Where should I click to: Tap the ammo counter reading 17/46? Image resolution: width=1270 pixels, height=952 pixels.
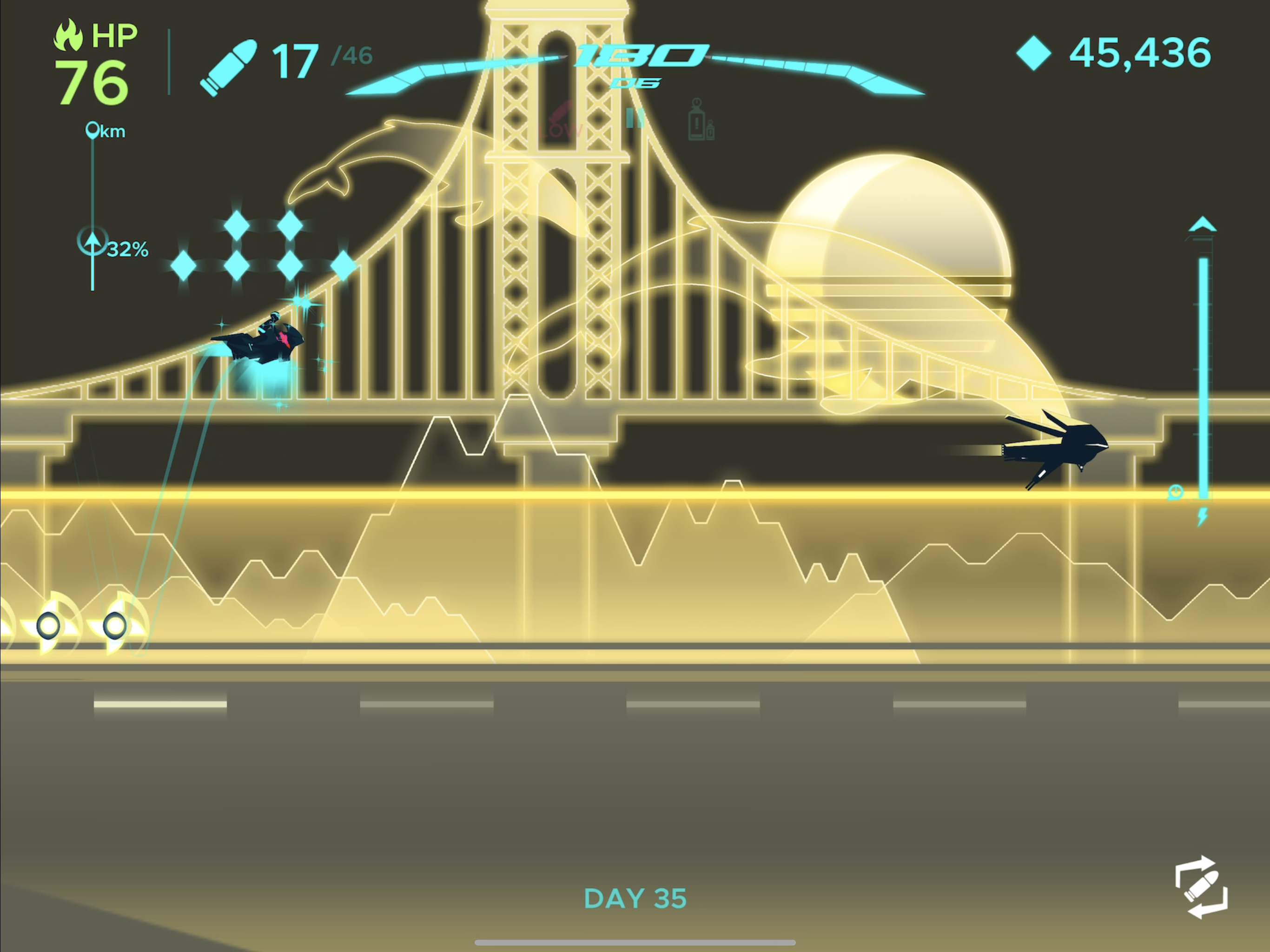313,59
